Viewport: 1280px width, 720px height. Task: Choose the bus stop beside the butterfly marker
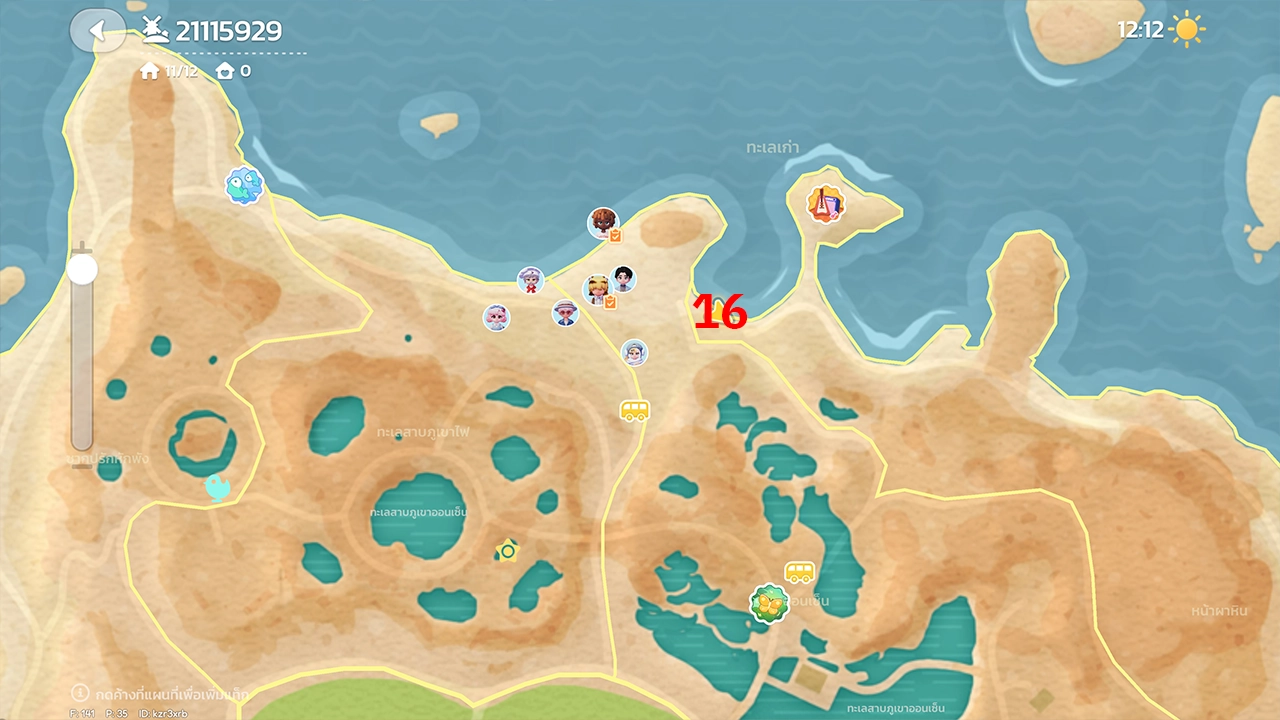[x=799, y=572]
